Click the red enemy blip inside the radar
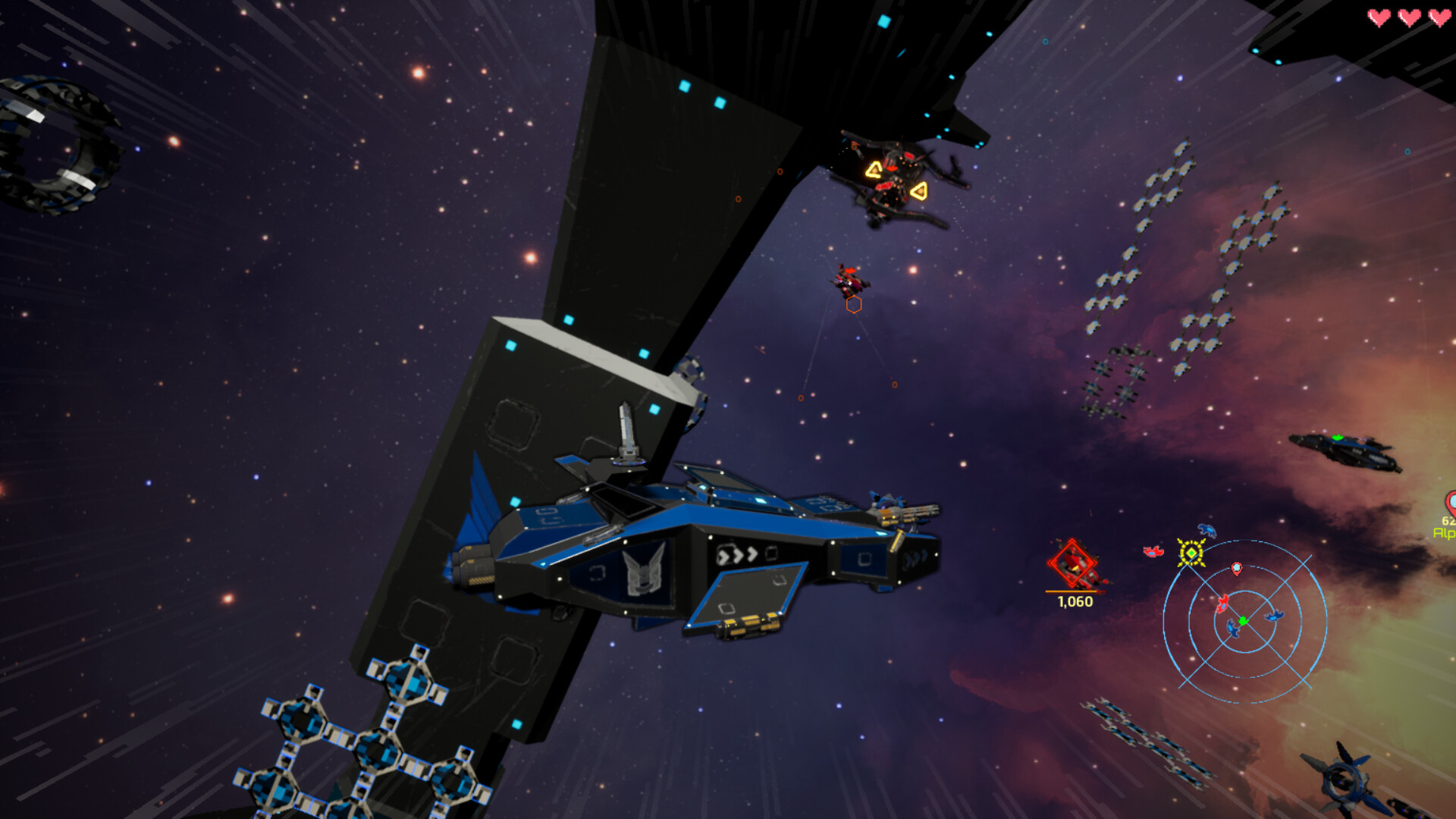Image resolution: width=1456 pixels, height=819 pixels. (1223, 604)
